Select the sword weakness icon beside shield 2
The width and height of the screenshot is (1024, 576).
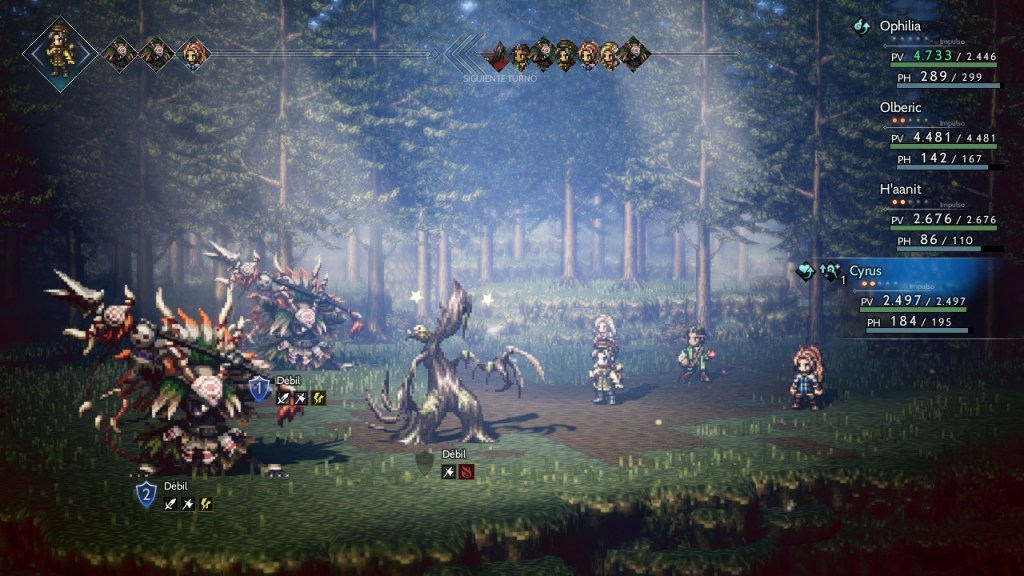[x=171, y=503]
